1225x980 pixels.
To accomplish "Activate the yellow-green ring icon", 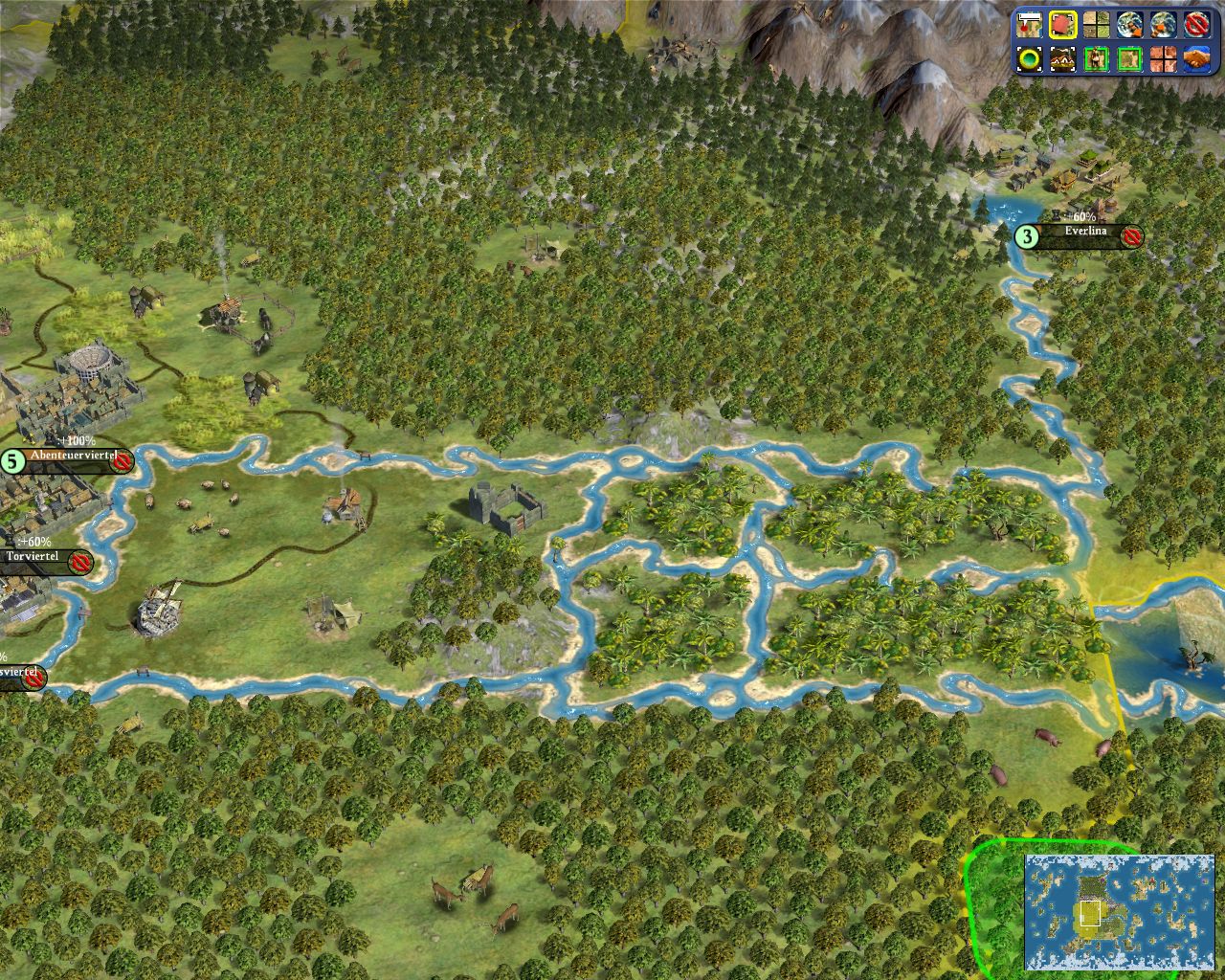I will (x=1030, y=59).
